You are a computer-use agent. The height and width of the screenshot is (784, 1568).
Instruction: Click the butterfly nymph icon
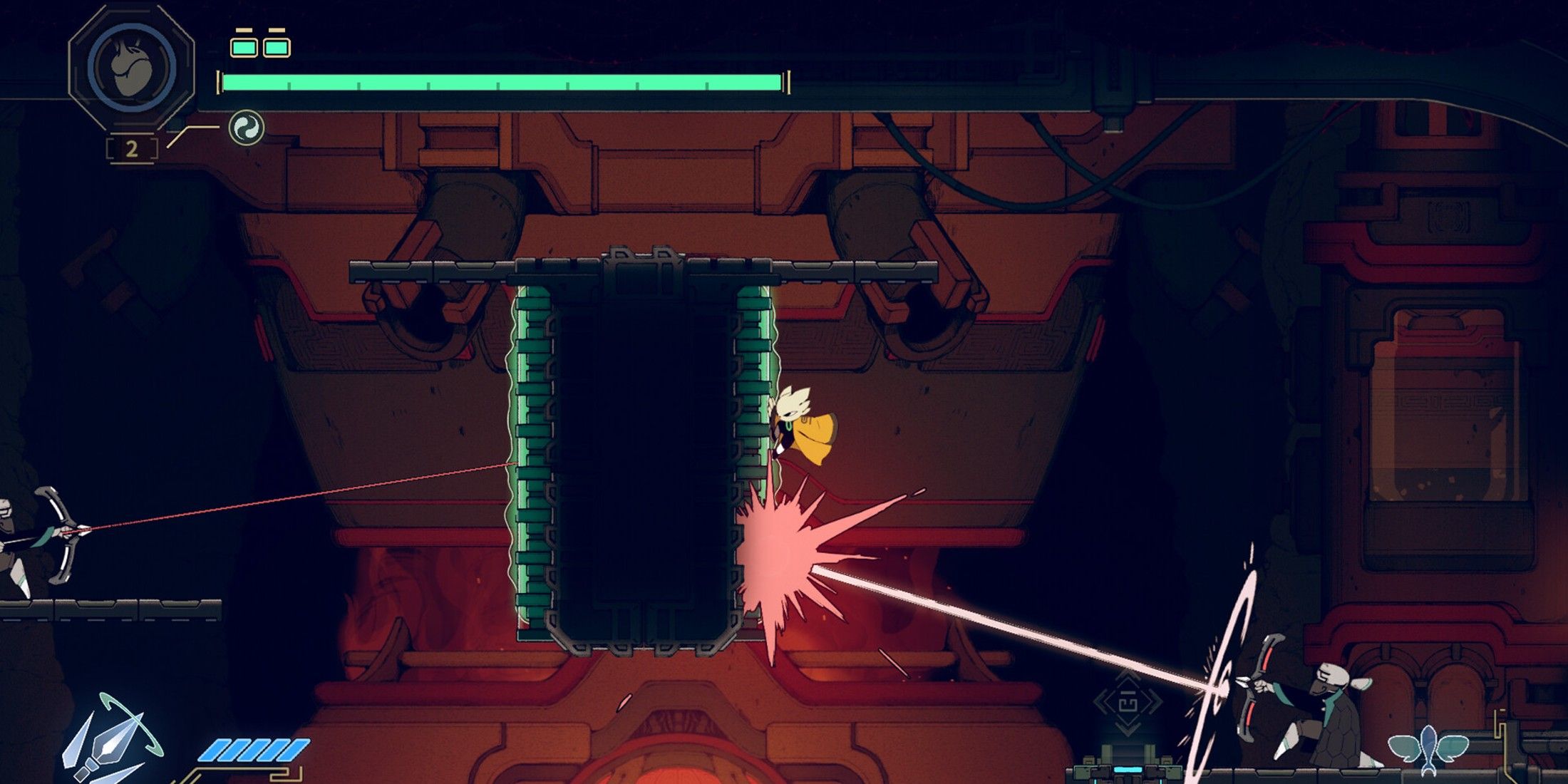click(1428, 748)
